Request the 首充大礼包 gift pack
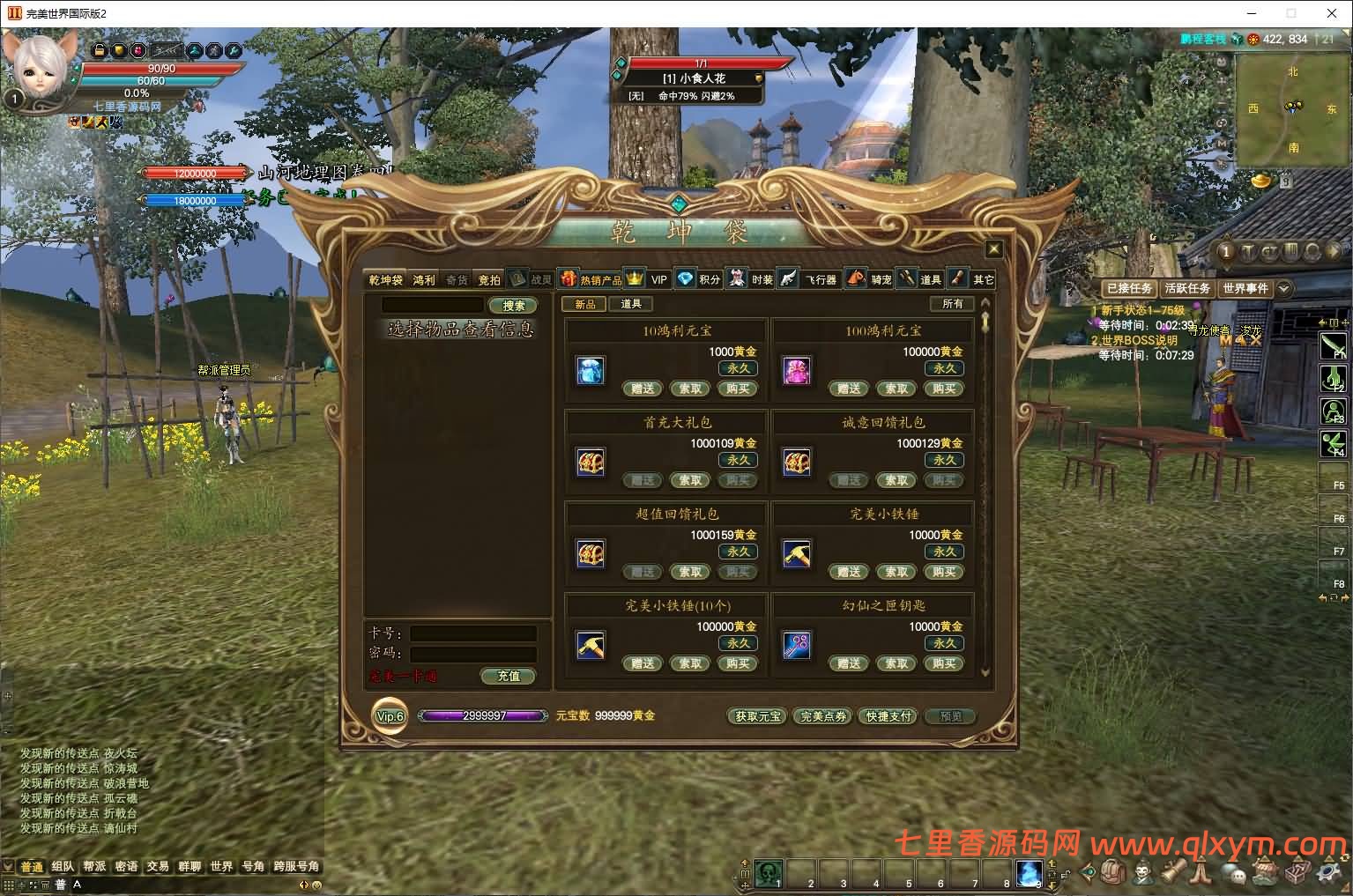This screenshot has width=1353, height=896. 690,480
